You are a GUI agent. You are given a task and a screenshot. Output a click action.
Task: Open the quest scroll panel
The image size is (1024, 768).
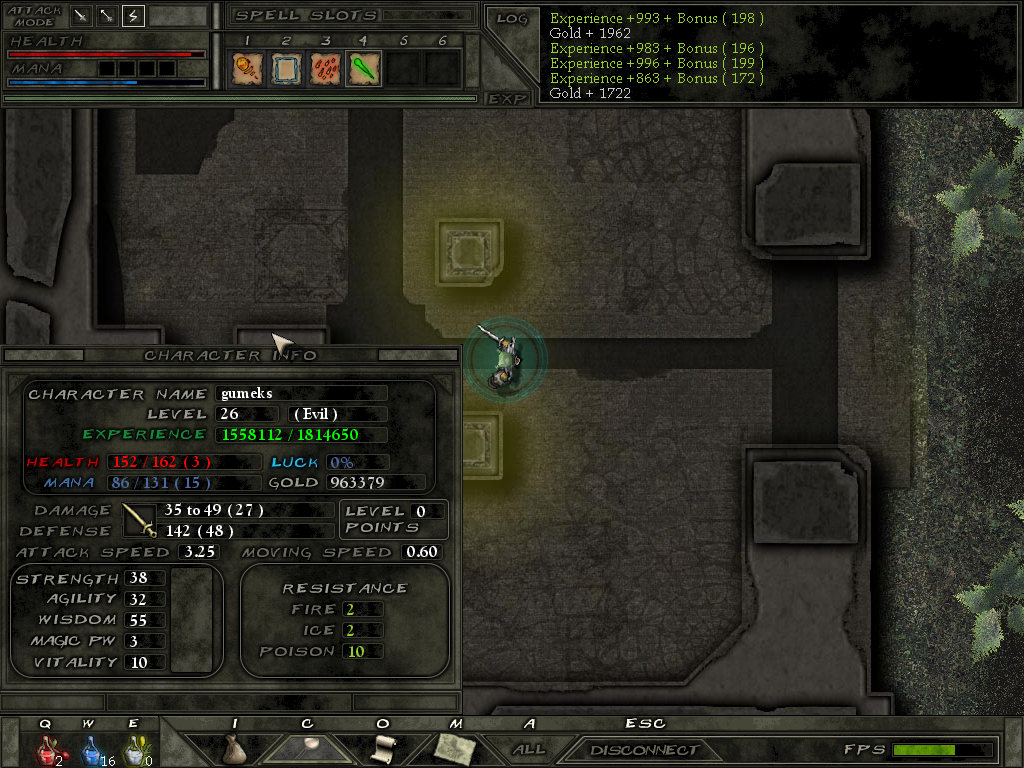382,748
